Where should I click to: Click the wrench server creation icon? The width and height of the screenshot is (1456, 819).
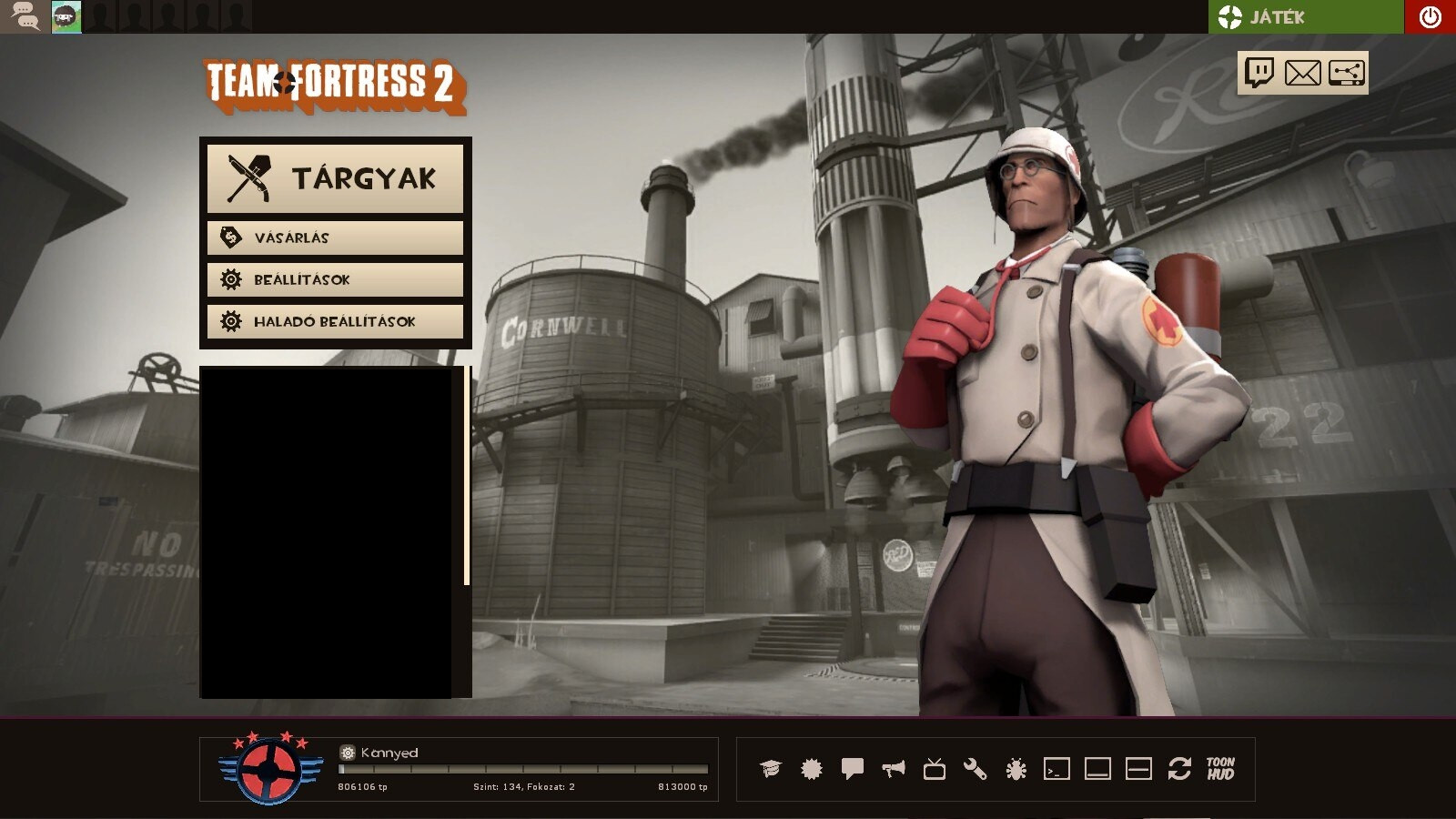[975, 770]
